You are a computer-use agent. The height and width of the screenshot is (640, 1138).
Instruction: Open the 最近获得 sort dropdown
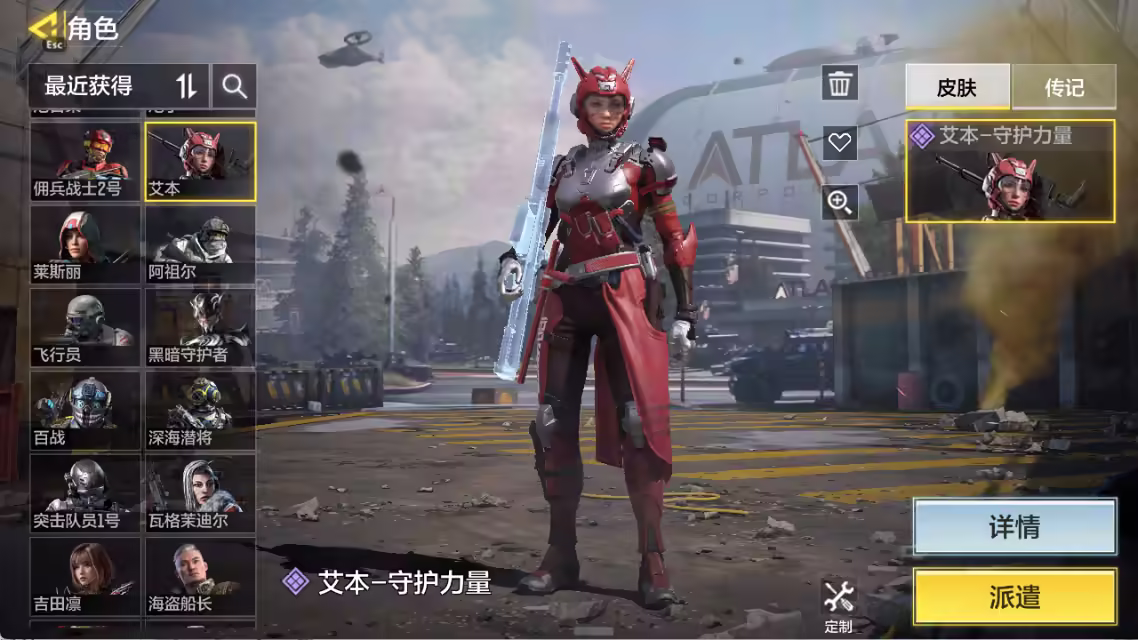[120, 86]
